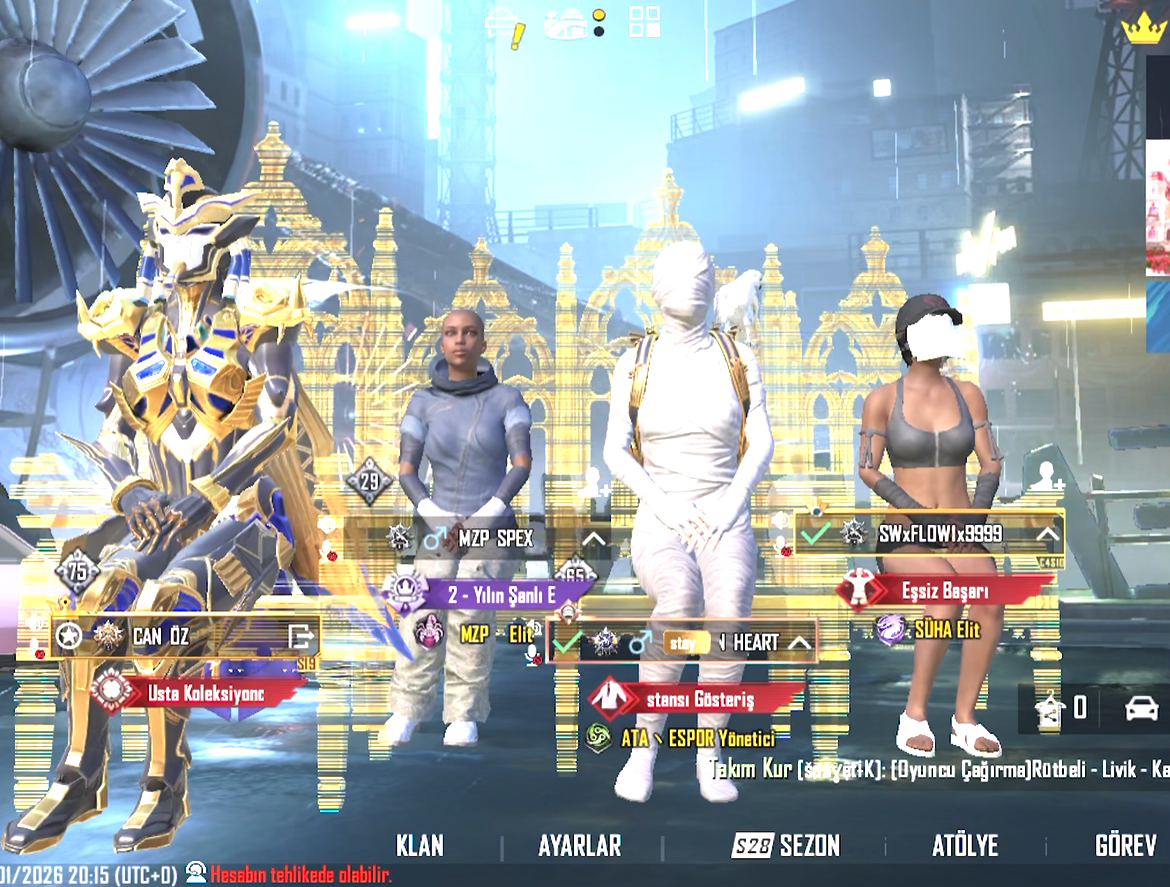The image size is (1170, 887).
Task: Open the team chat message line
Action: coord(938,770)
